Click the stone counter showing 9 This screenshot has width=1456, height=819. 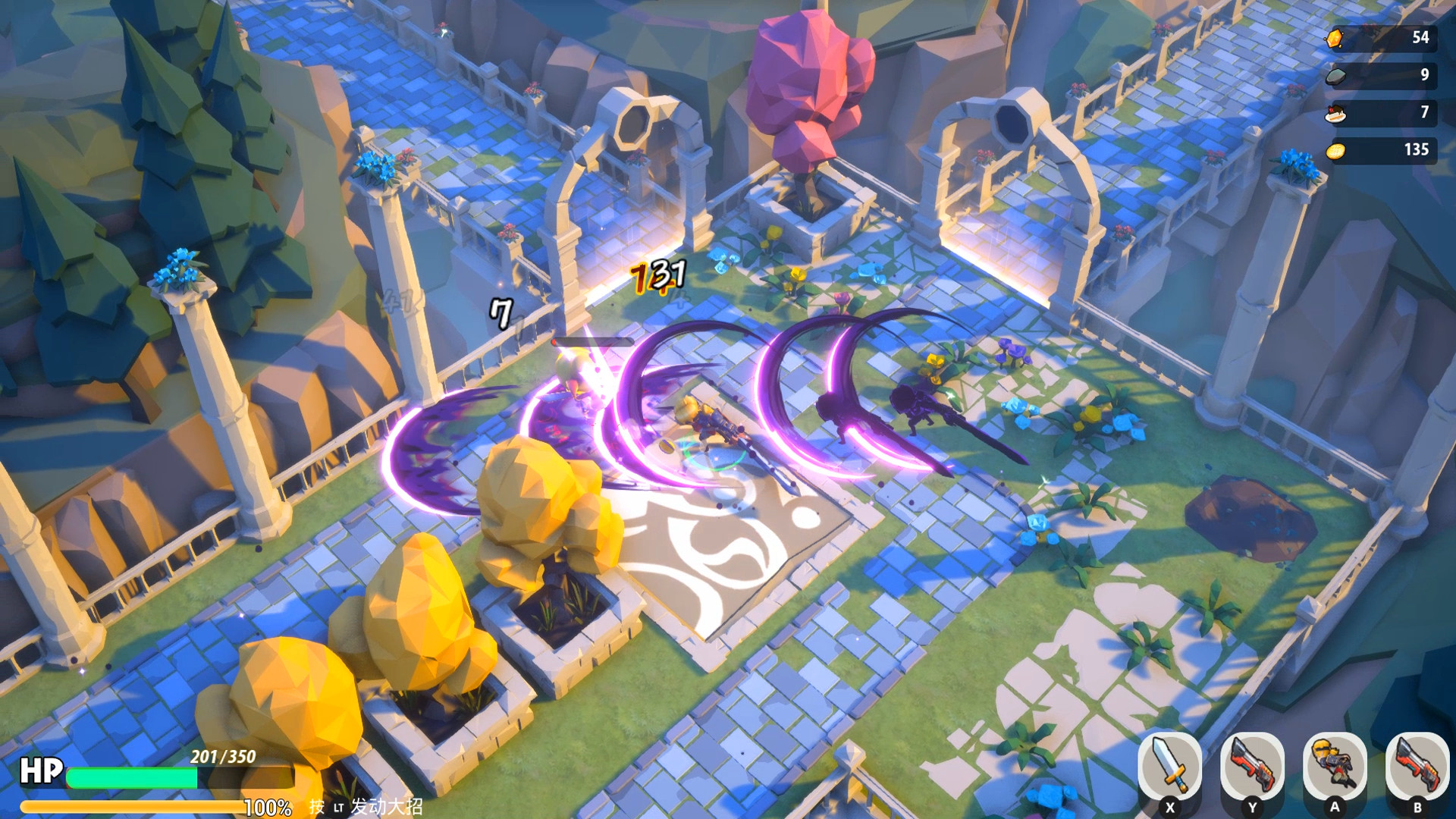(x=1423, y=74)
